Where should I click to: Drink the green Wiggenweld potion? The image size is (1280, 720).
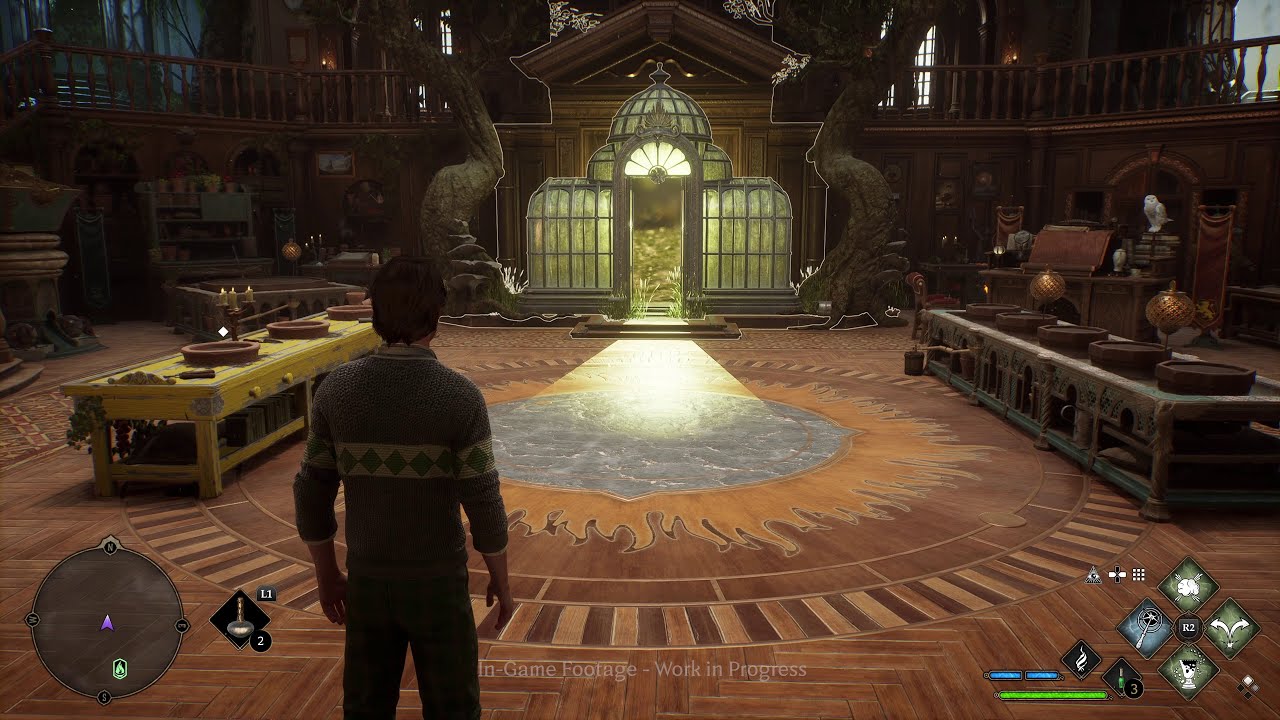1122,677
